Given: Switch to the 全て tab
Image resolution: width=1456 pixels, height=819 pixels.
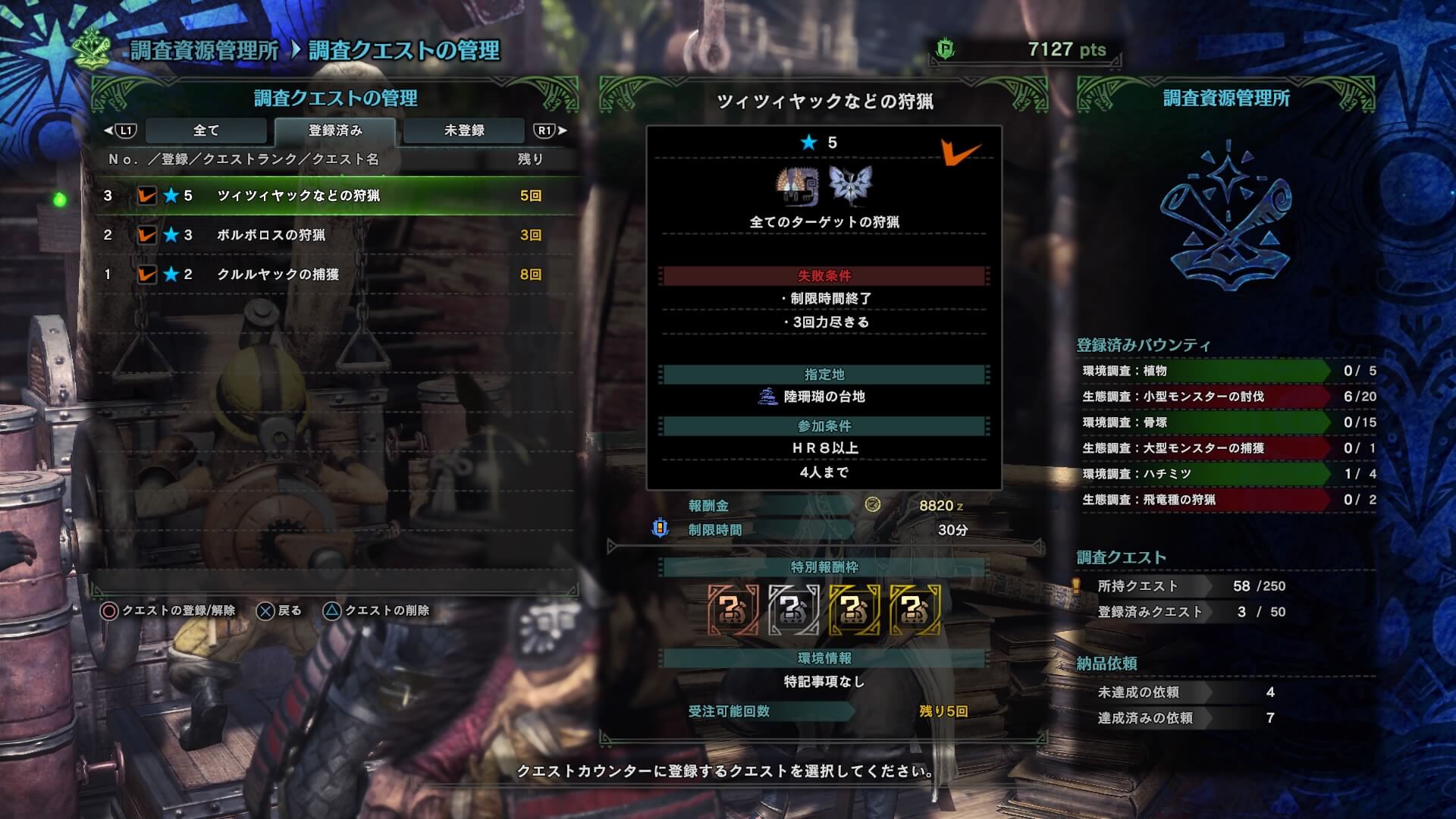Looking at the screenshot, I should (206, 130).
